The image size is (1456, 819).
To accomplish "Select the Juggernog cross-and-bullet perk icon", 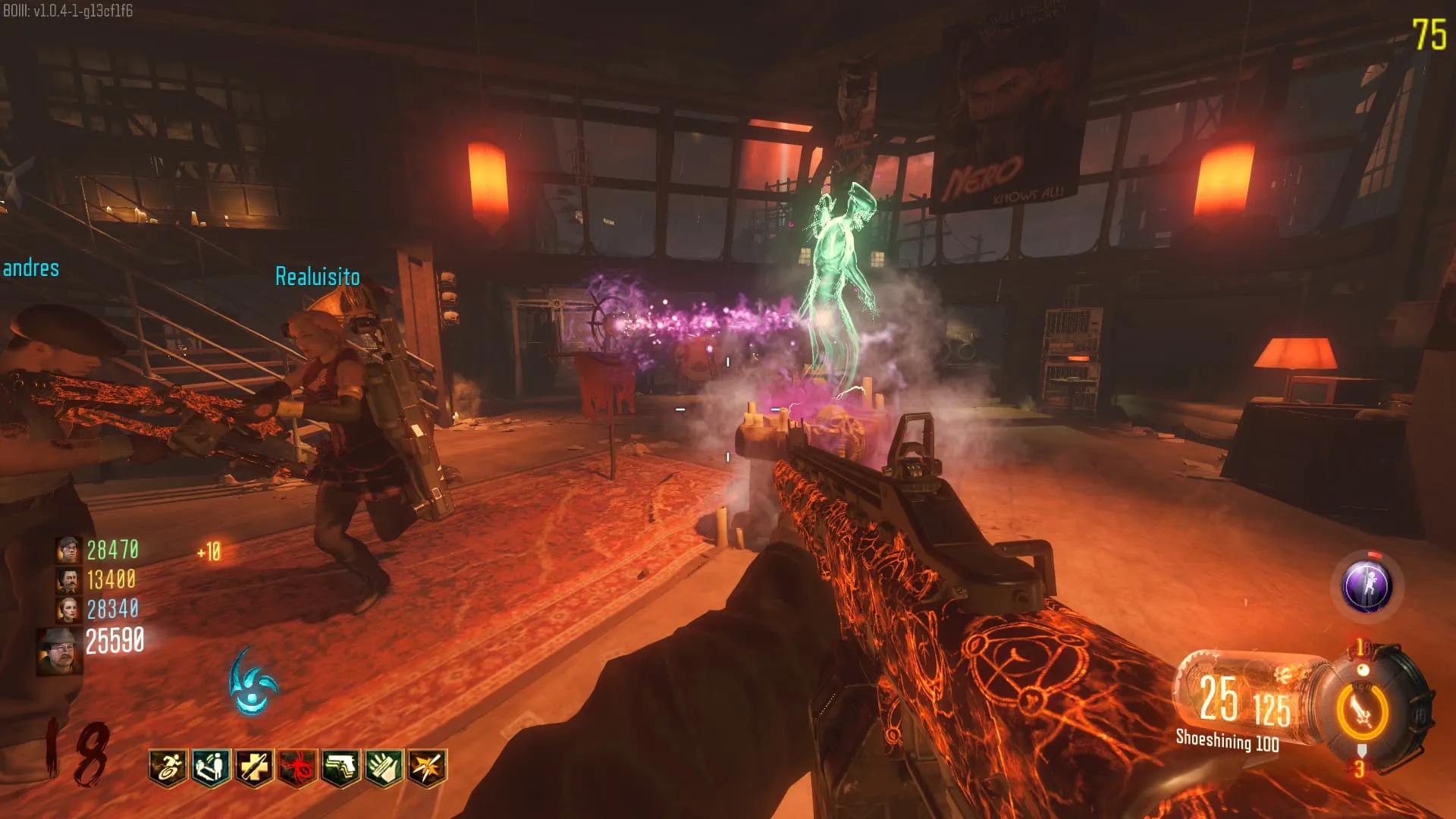I will pos(255,768).
